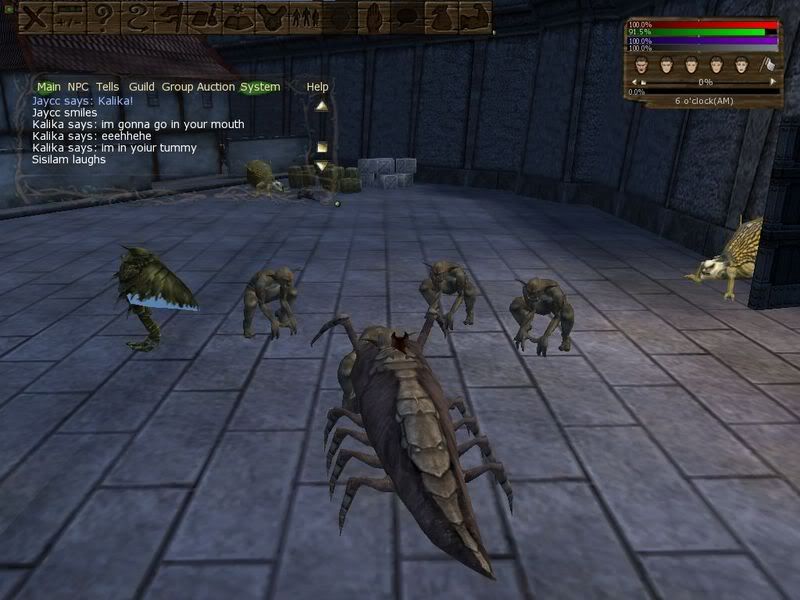The width and height of the screenshot is (800, 600).
Task: Toggle the System chat tab
Action: [260, 87]
